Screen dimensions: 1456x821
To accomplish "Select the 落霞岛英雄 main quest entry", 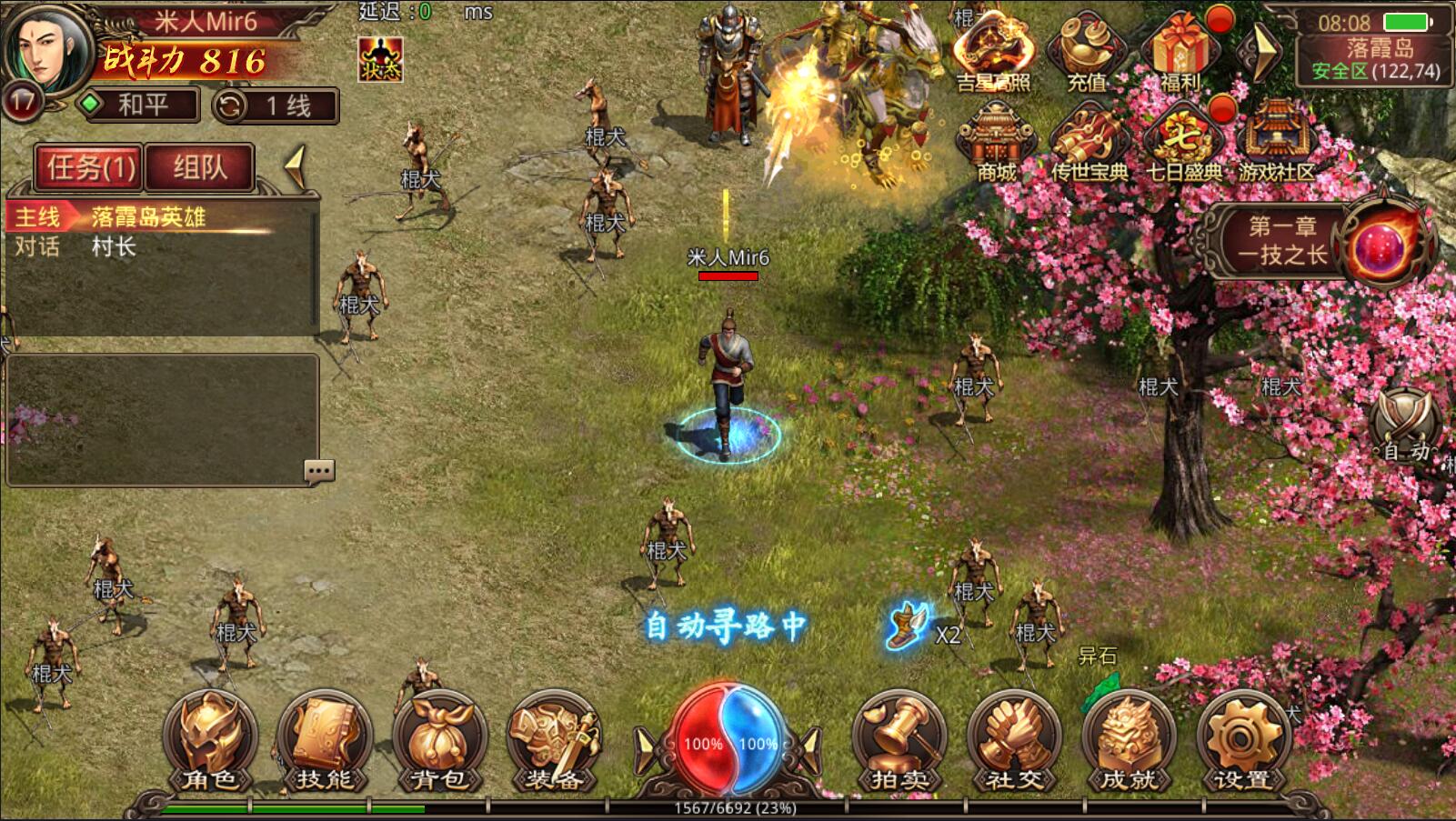I will (148, 217).
